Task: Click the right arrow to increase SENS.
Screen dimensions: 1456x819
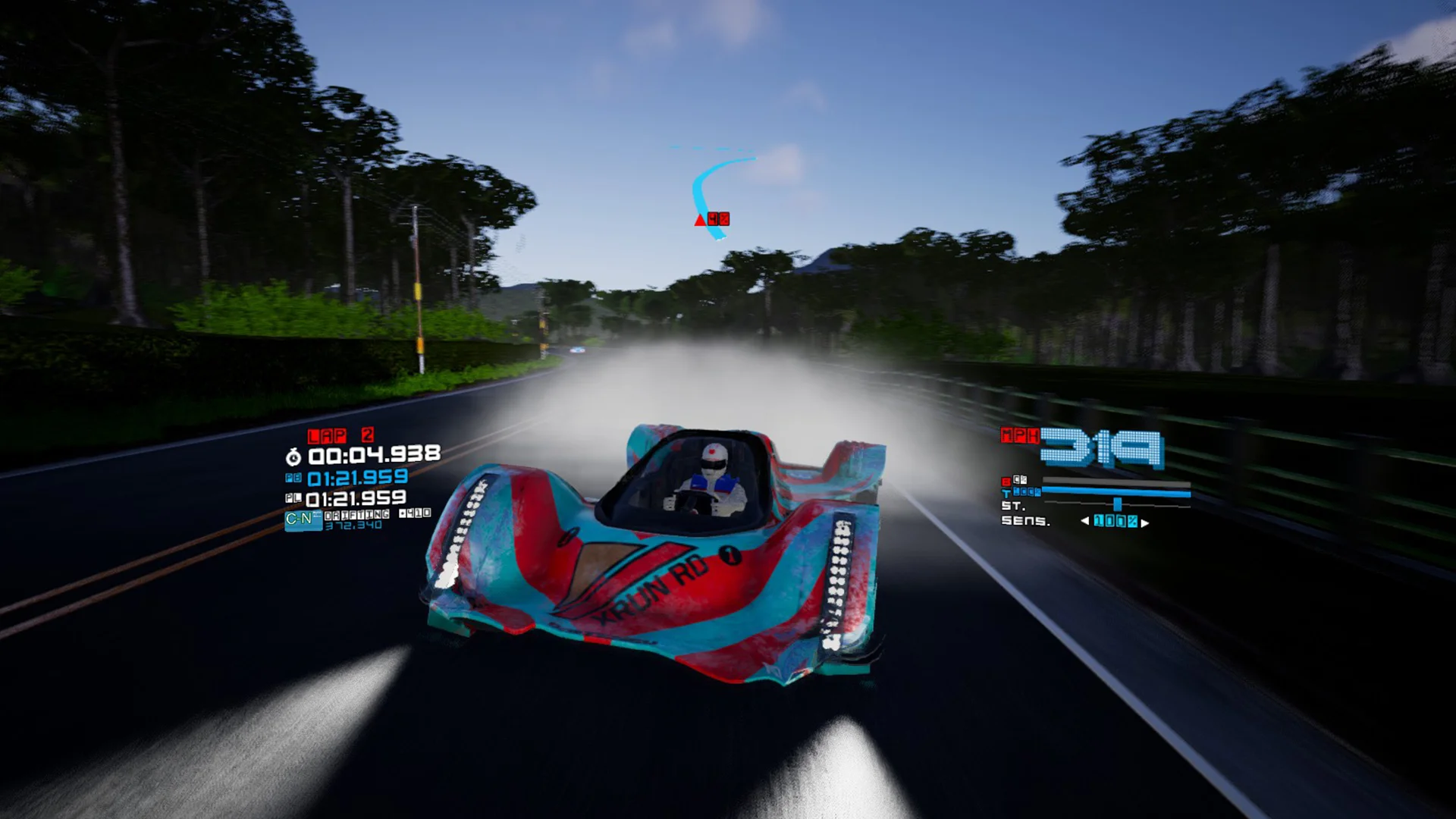Action: pos(1144,522)
